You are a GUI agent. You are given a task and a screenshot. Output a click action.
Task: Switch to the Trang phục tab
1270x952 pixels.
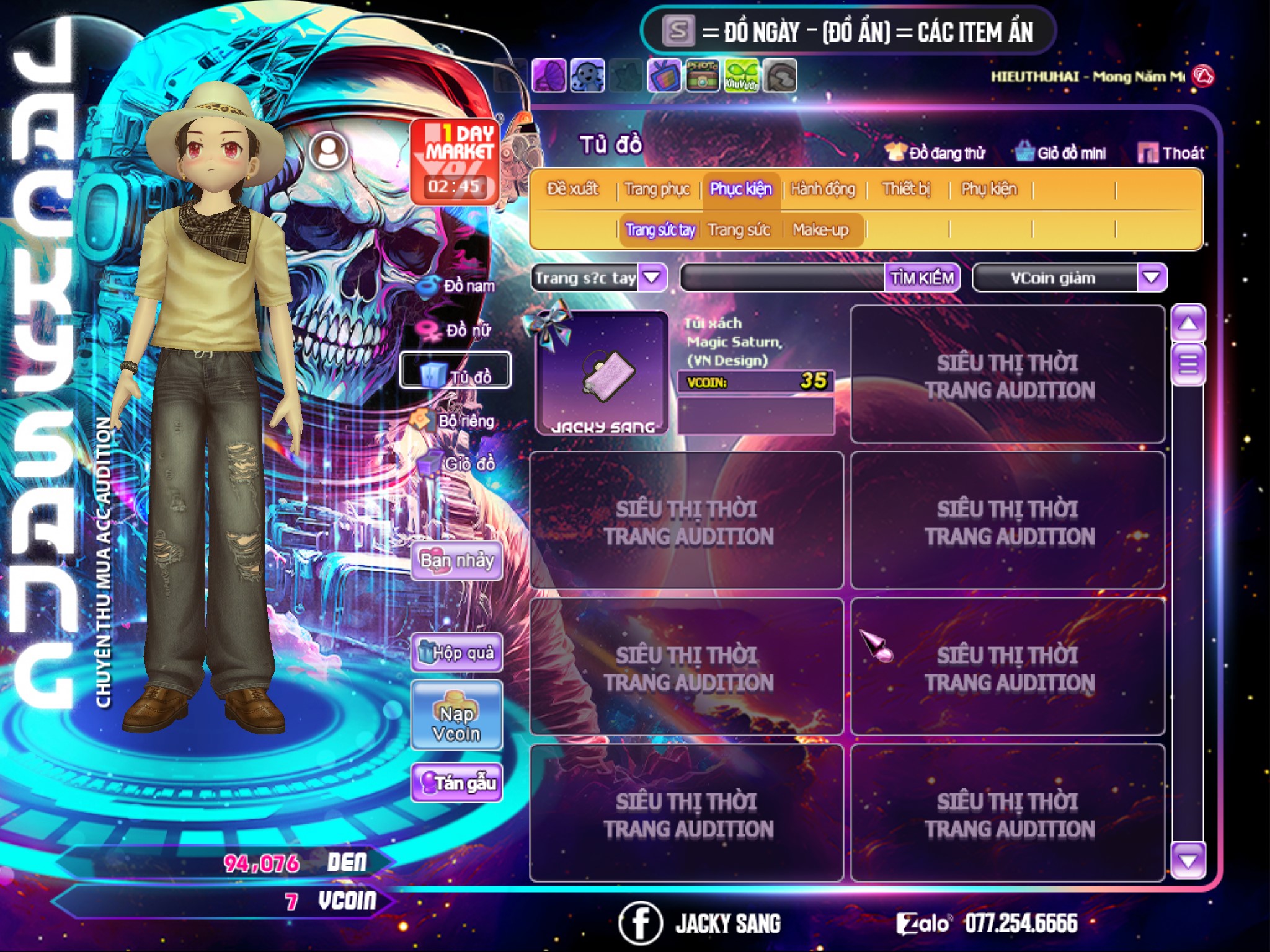pos(657,189)
